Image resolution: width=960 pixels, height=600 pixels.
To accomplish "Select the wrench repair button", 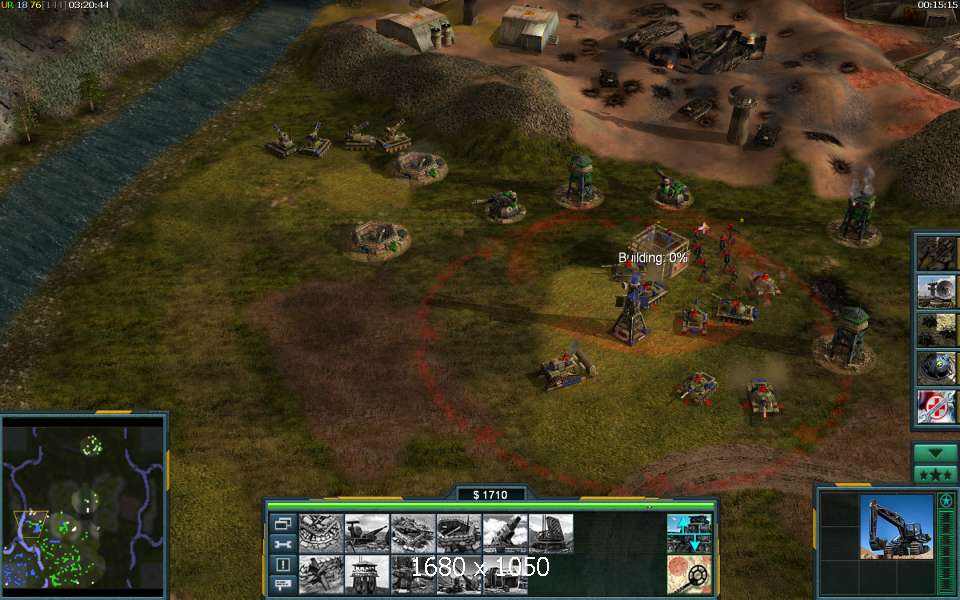I will click(283, 544).
